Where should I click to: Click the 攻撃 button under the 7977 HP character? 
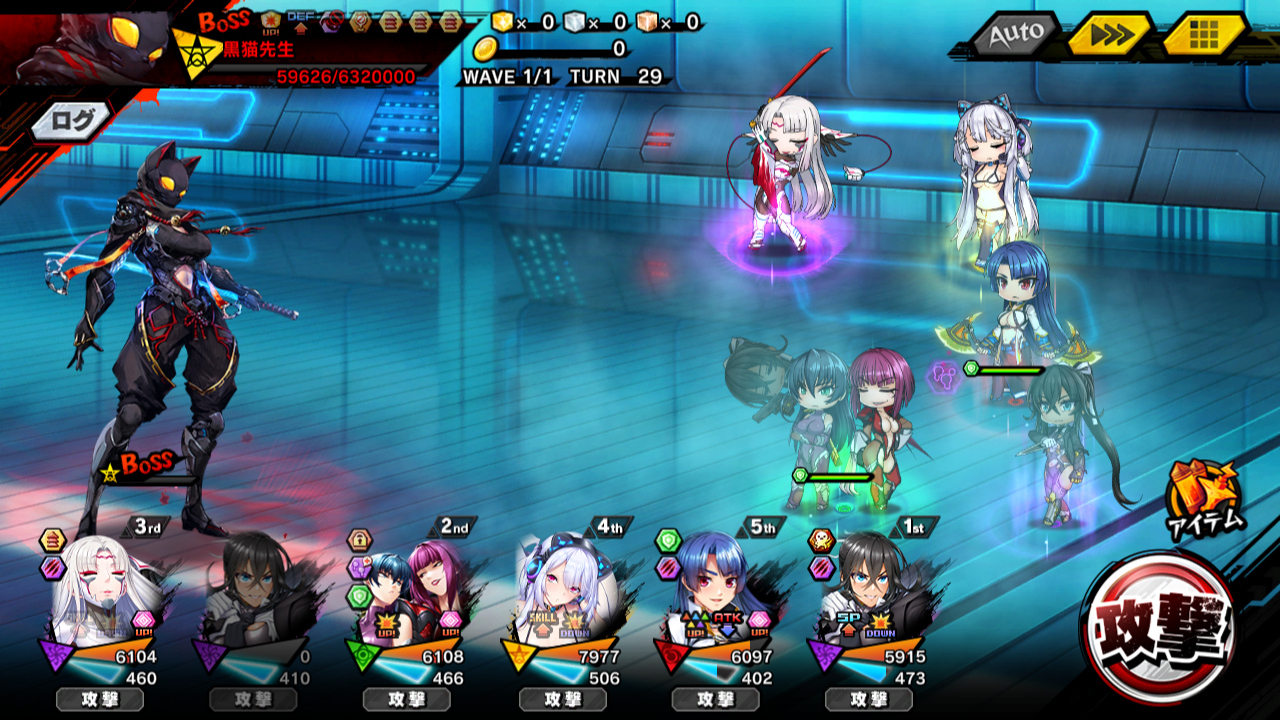click(562, 699)
